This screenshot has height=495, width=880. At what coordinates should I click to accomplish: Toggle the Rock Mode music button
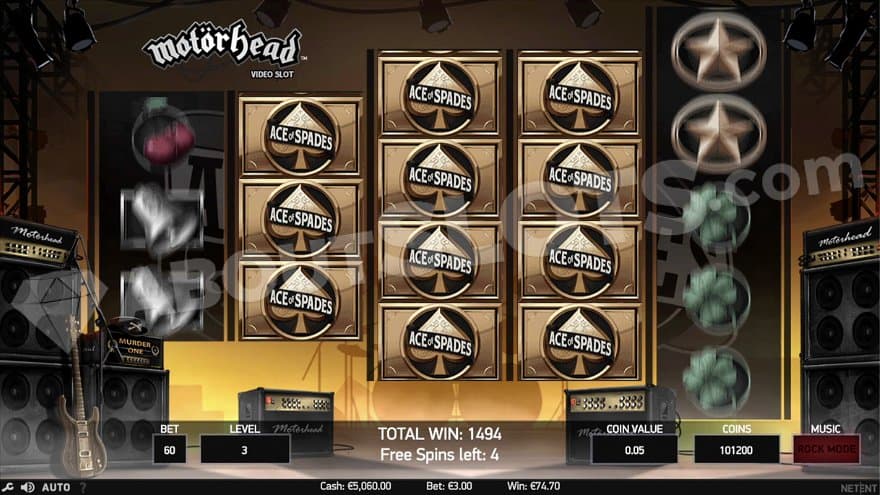(x=826, y=449)
